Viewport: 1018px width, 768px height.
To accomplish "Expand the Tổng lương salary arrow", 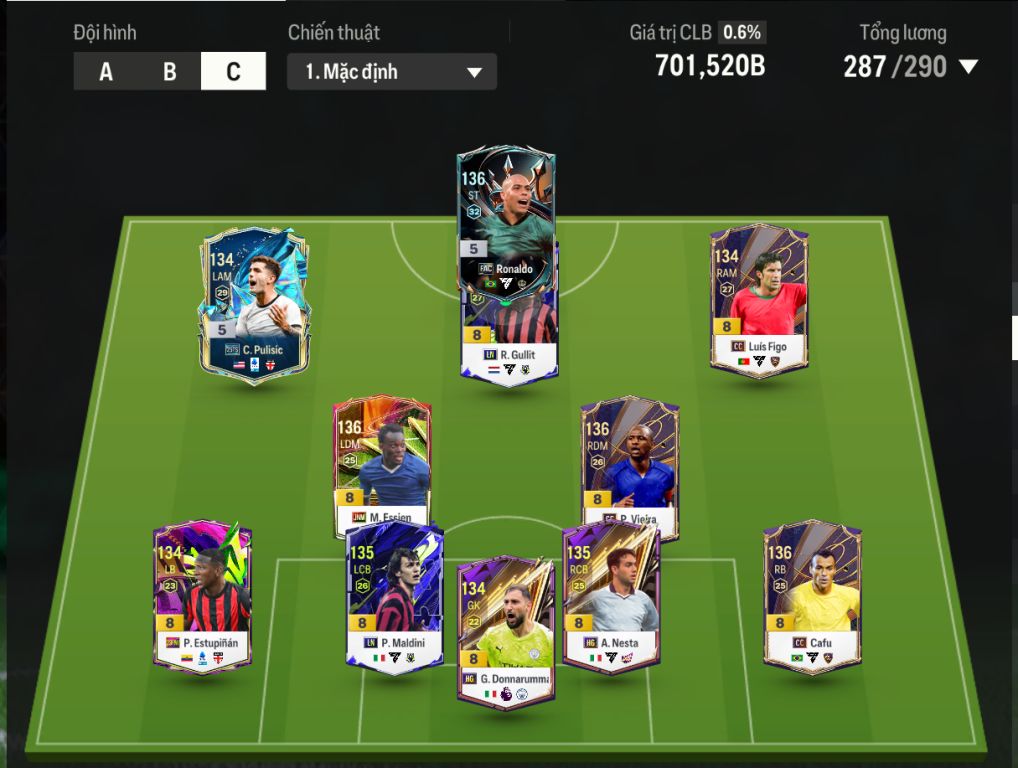I will 967,67.
